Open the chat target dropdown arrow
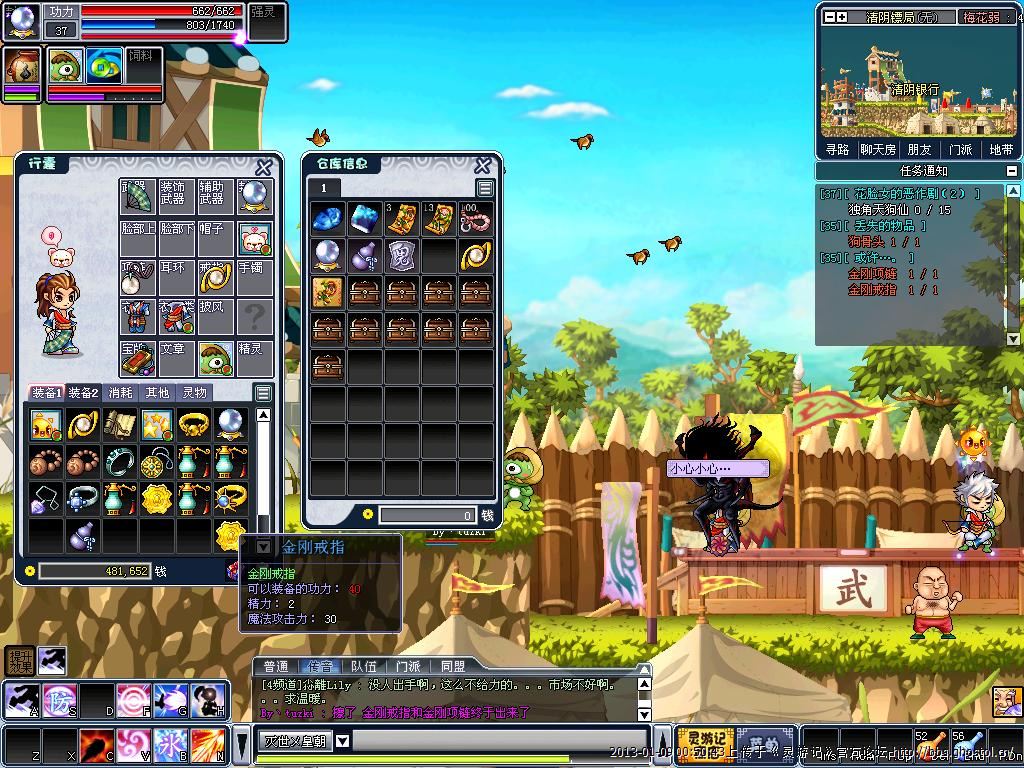The image size is (1024, 768). (x=342, y=741)
